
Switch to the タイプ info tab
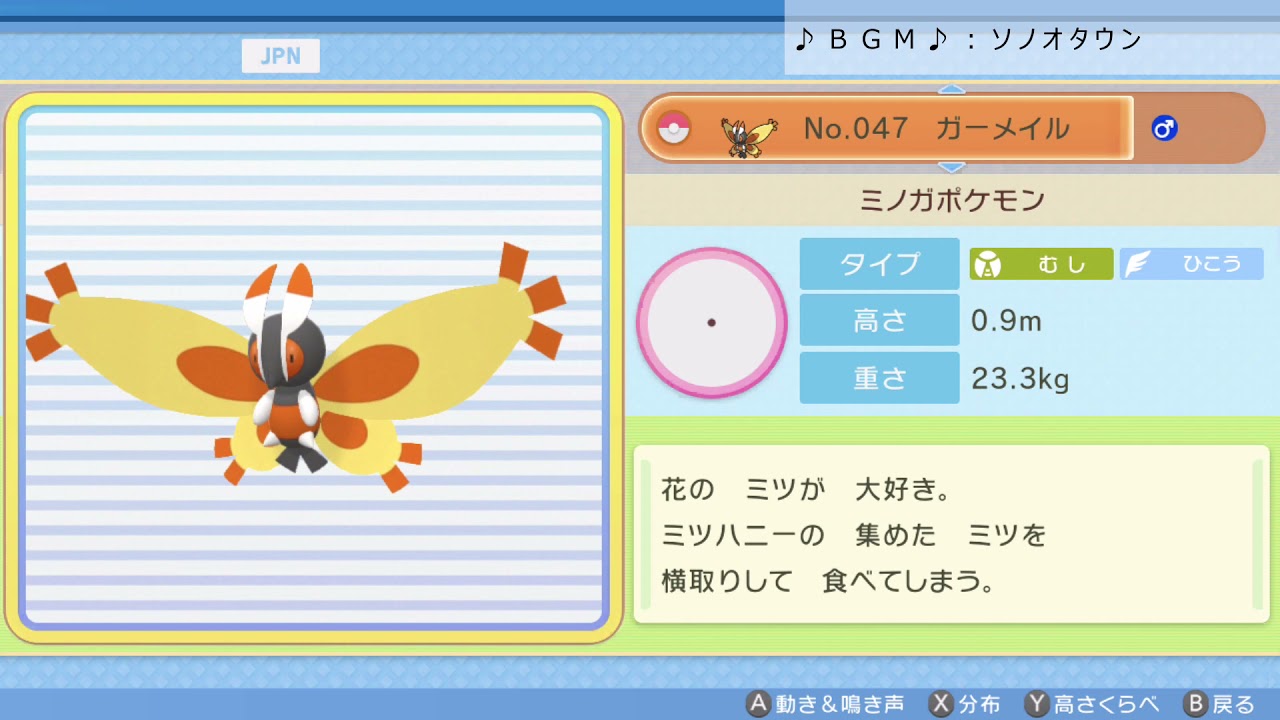878,263
